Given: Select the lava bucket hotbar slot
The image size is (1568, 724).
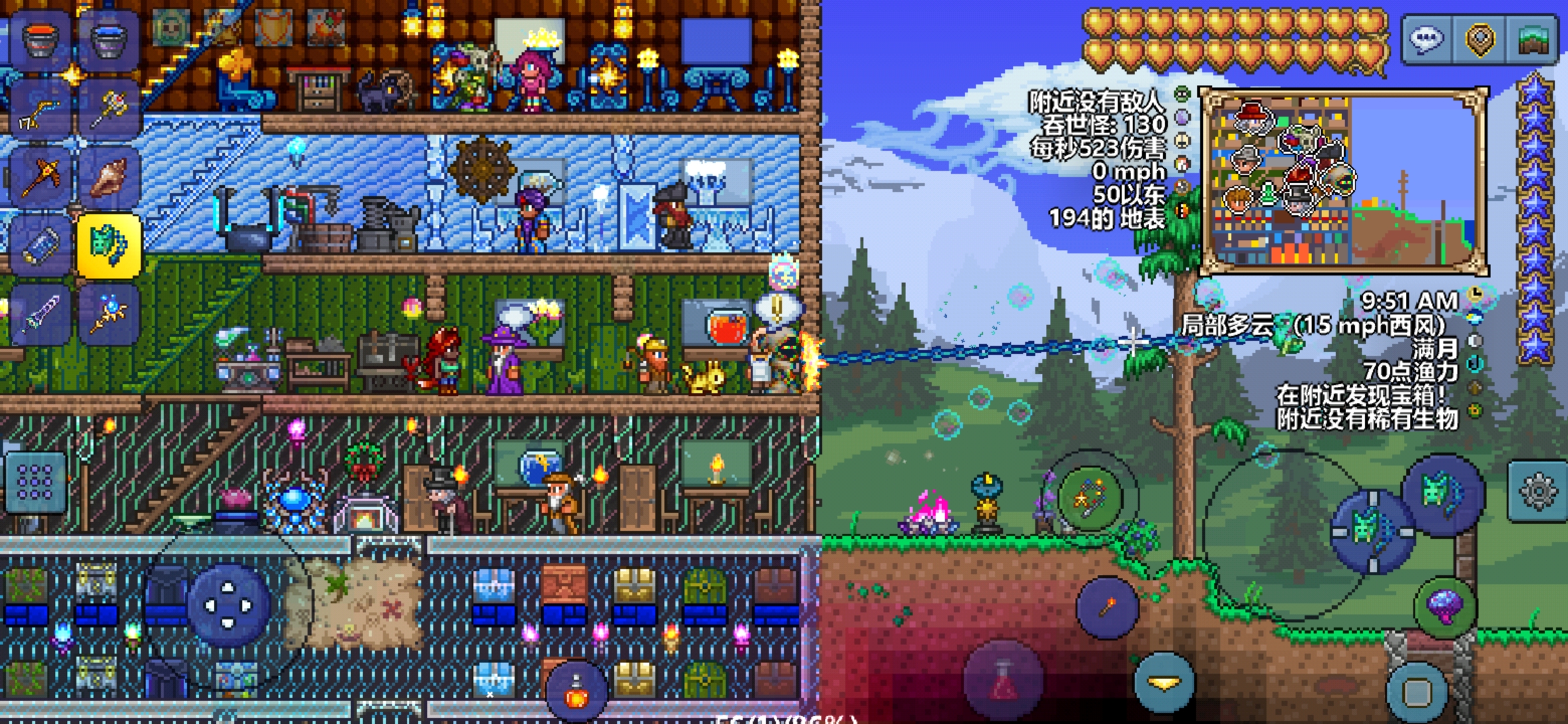Looking at the screenshot, I should click(x=39, y=40).
